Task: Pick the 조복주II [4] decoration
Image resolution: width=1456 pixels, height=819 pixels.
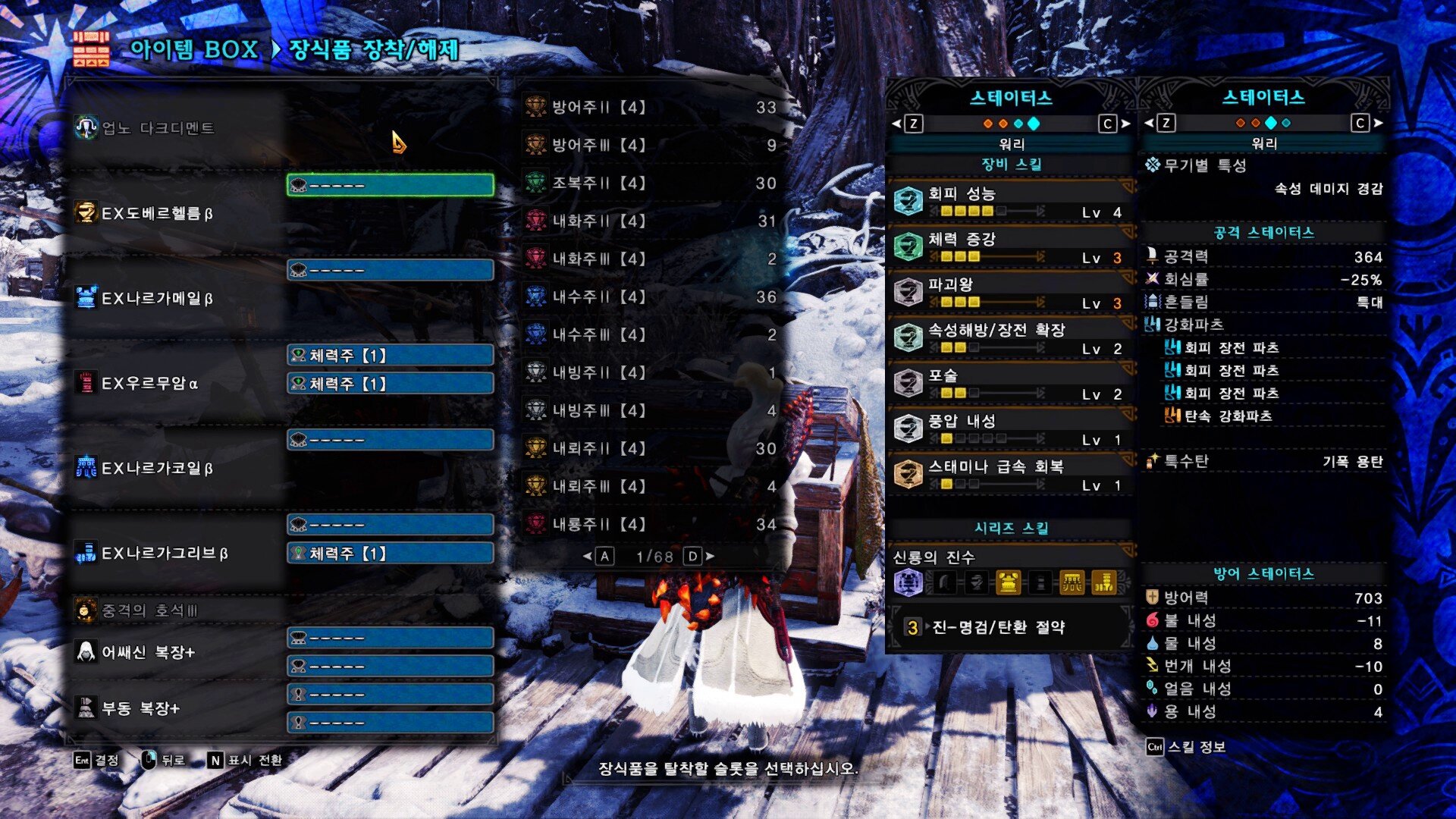Action: [x=652, y=183]
